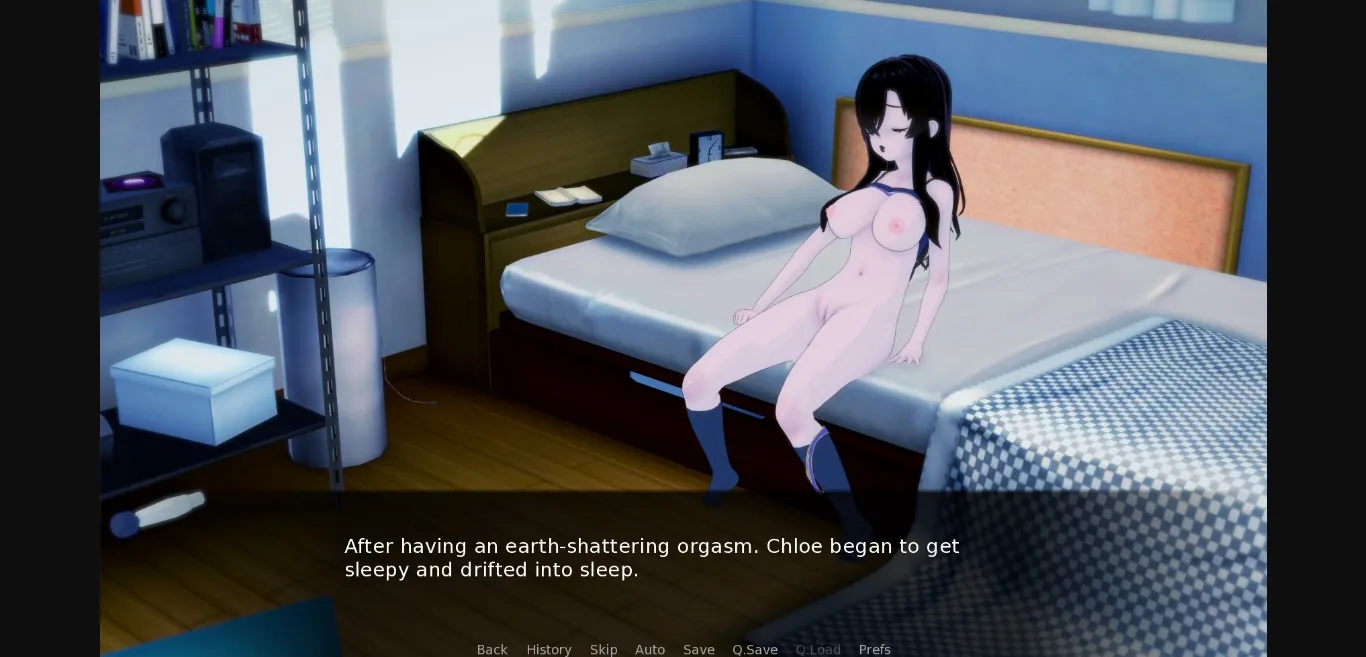Image resolution: width=1366 pixels, height=657 pixels.
Task: Open the dialogue History log
Action: pyautogui.click(x=549, y=649)
